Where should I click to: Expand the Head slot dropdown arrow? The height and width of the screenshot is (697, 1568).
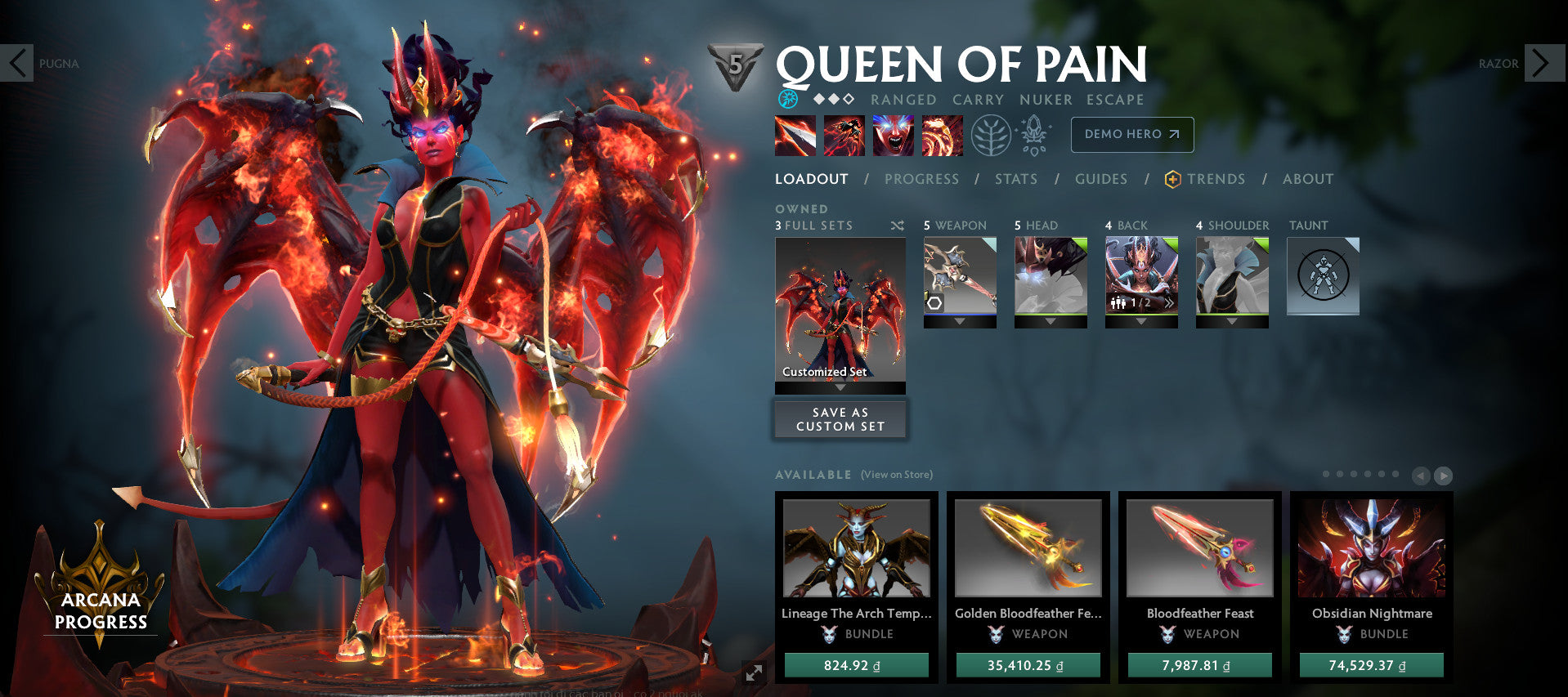(1051, 322)
